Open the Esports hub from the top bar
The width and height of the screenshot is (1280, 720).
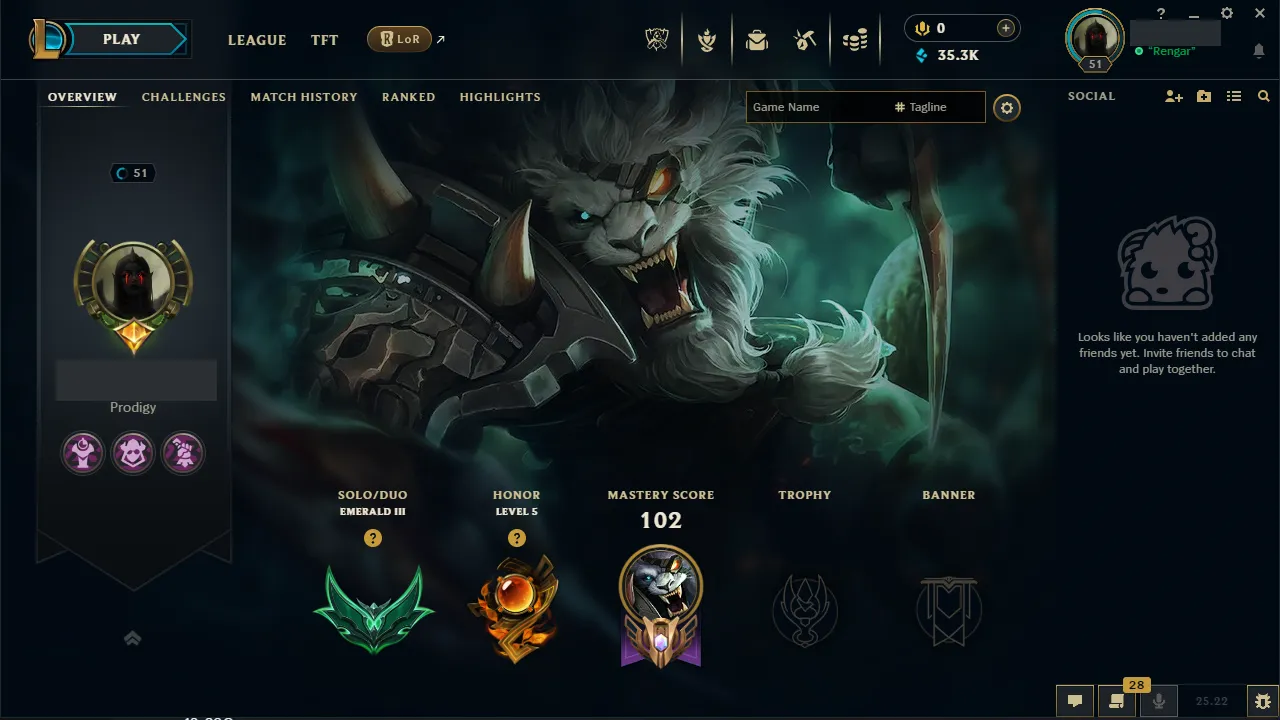click(x=657, y=40)
